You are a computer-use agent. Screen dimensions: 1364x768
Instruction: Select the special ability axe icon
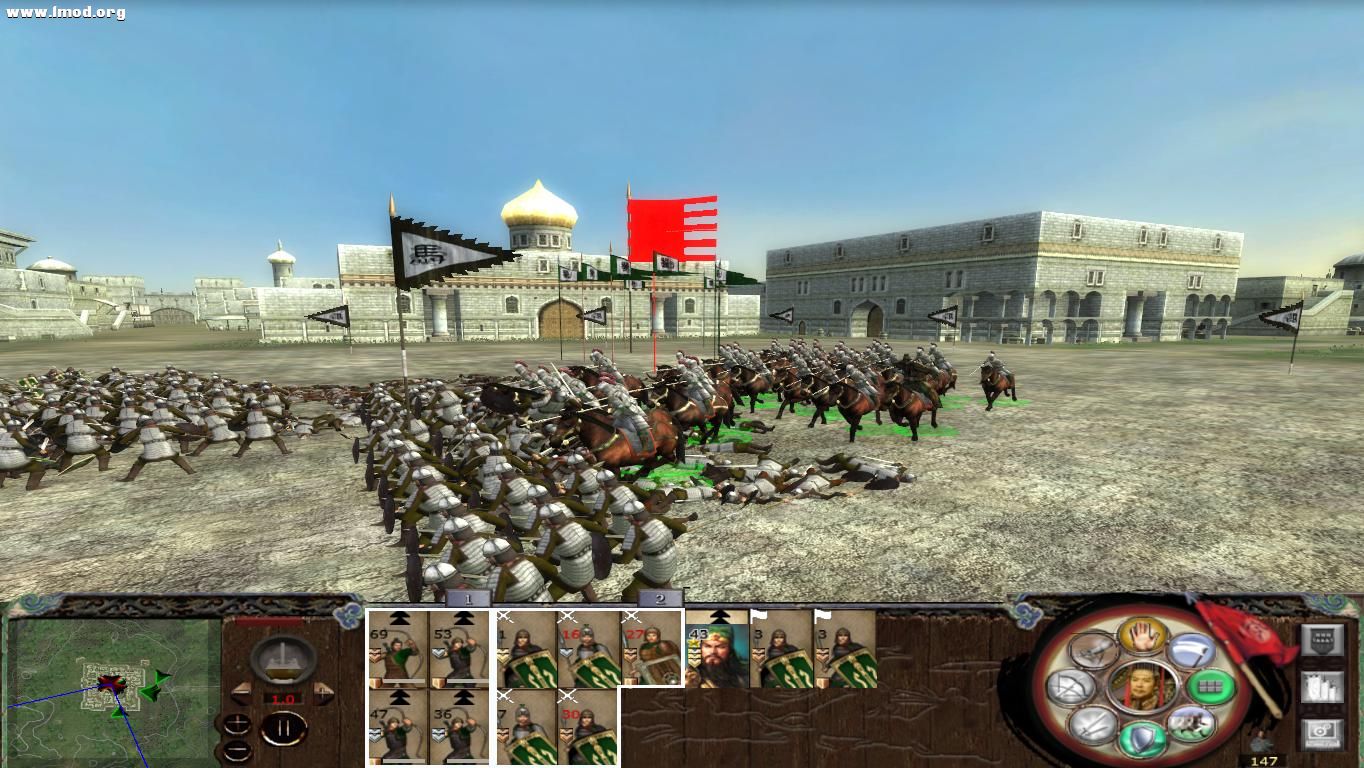pyautogui.click(x=1192, y=650)
